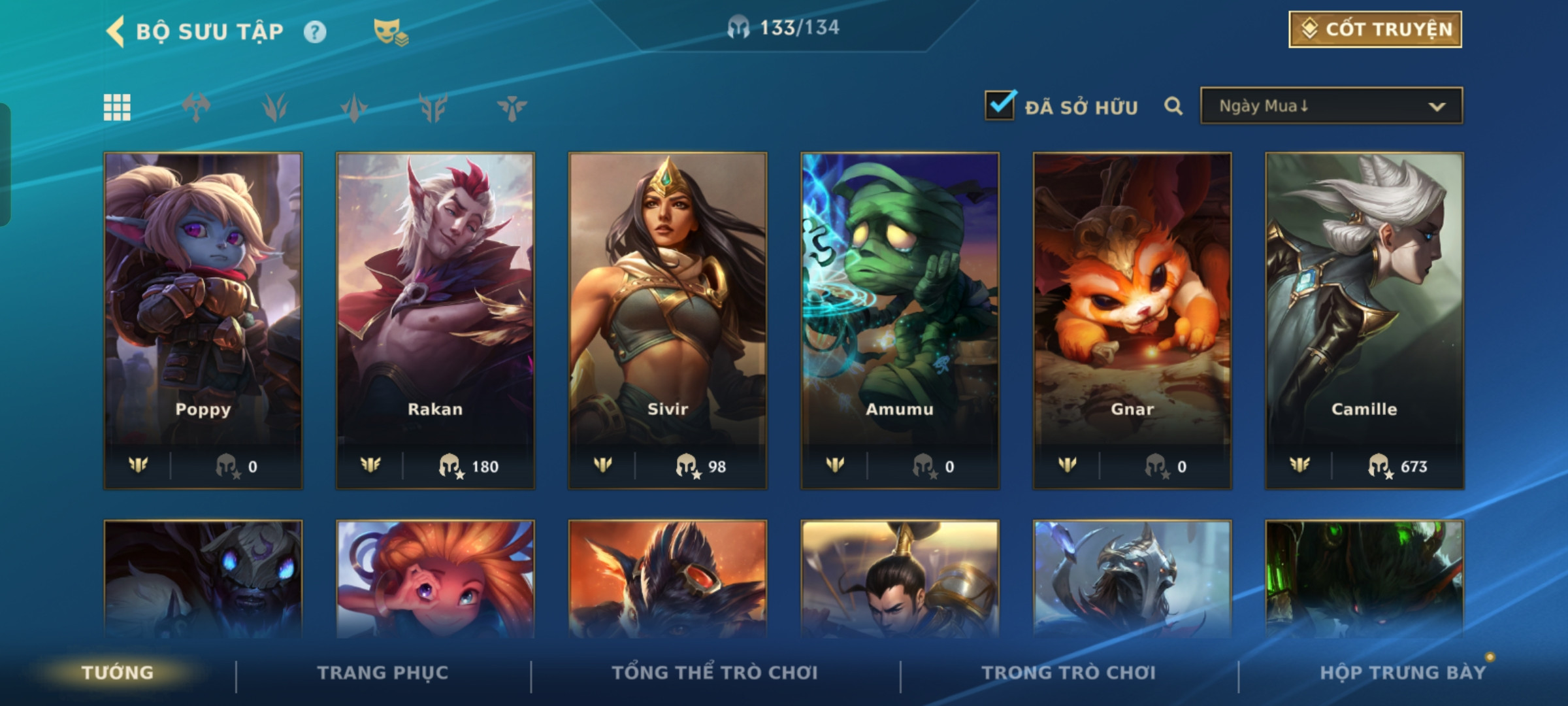
Task: Go to the Trong Trò Chơi tab
Action: coord(1069,673)
